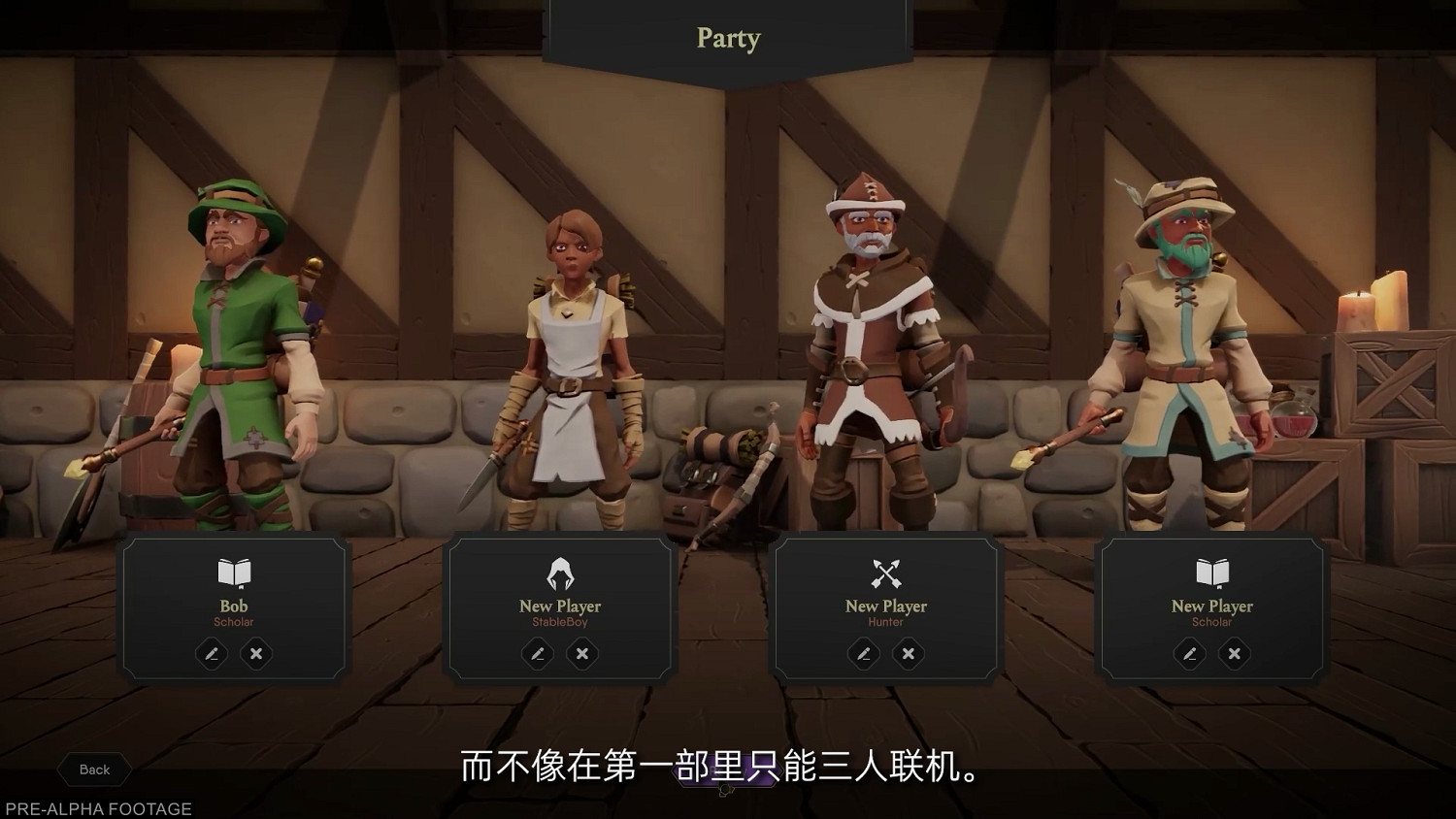Select the teal-bearded Scholar character model

point(1186,349)
